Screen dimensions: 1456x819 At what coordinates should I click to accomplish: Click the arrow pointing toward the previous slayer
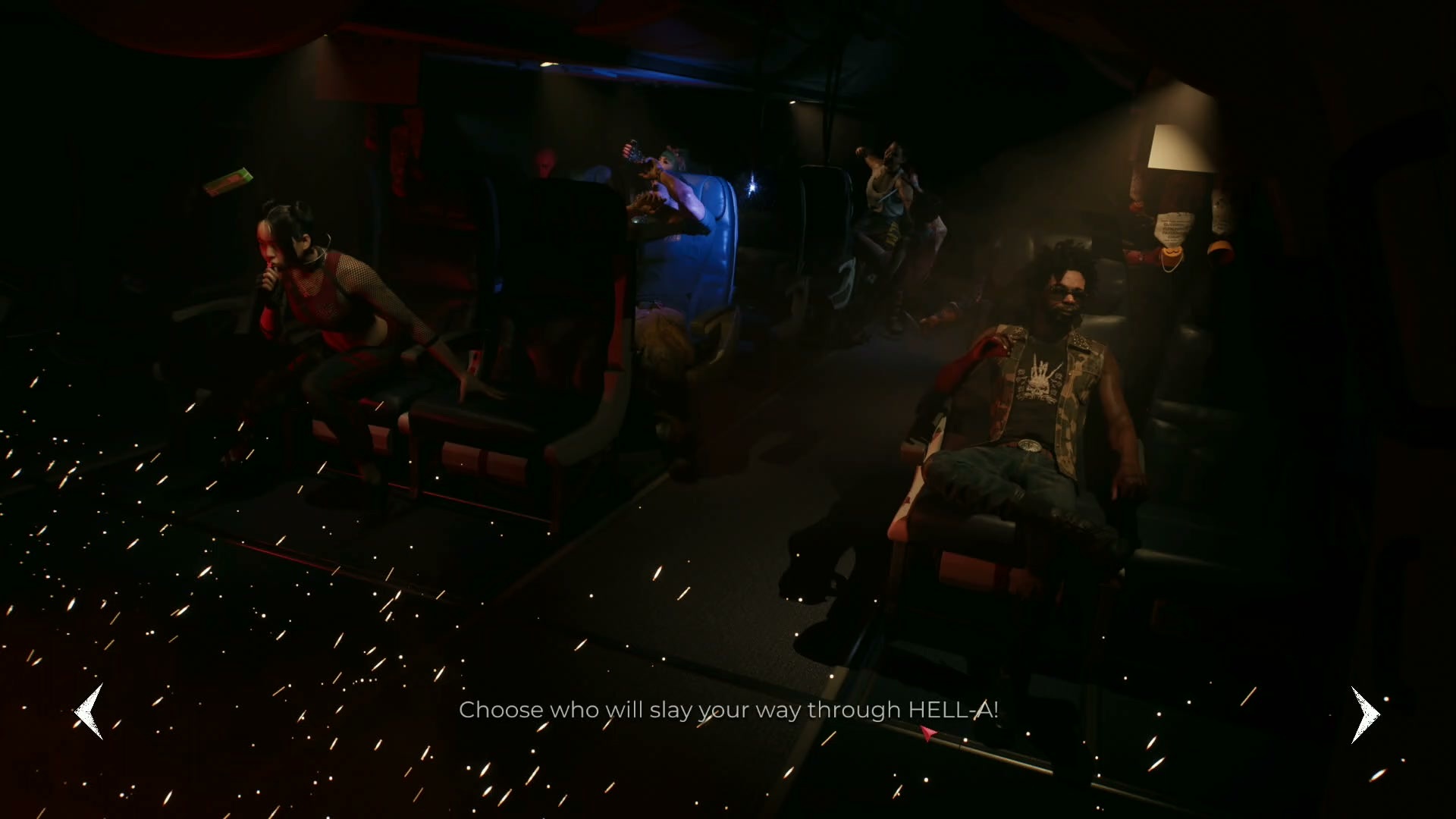[89, 711]
